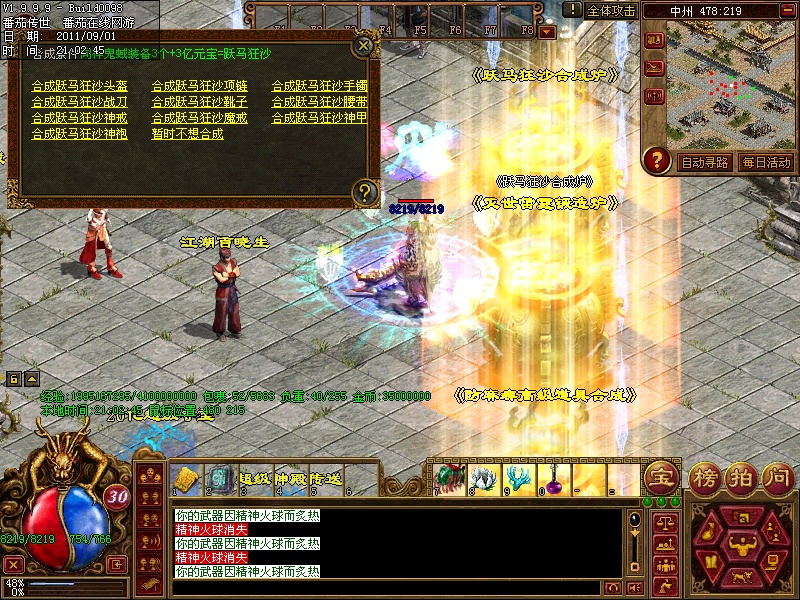The width and height of the screenshot is (800, 600).
Task: Choose 合成跃马狂沙神袍 option
Action: tap(80, 134)
